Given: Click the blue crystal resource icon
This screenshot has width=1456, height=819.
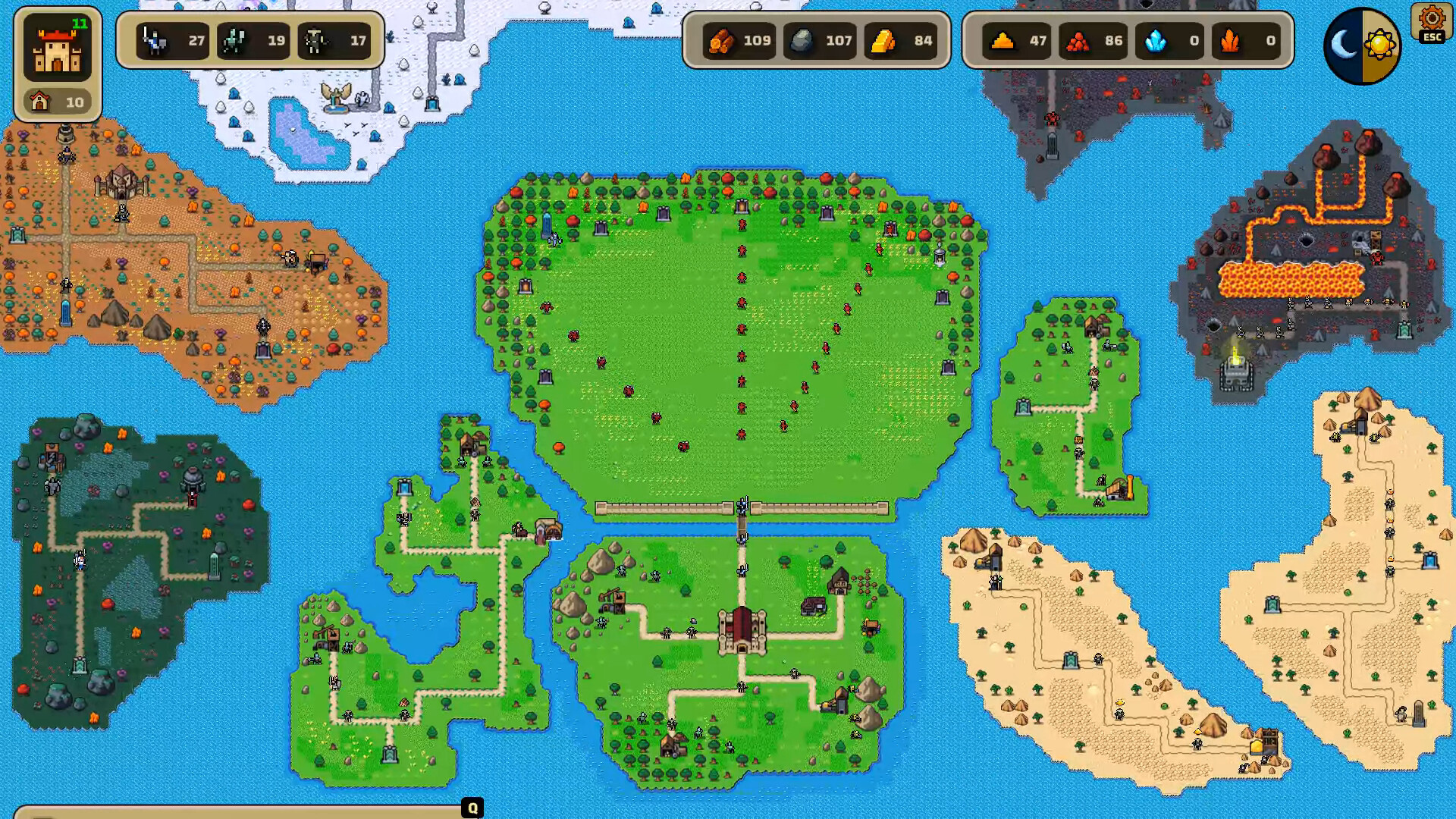Looking at the screenshot, I should (1156, 42).
